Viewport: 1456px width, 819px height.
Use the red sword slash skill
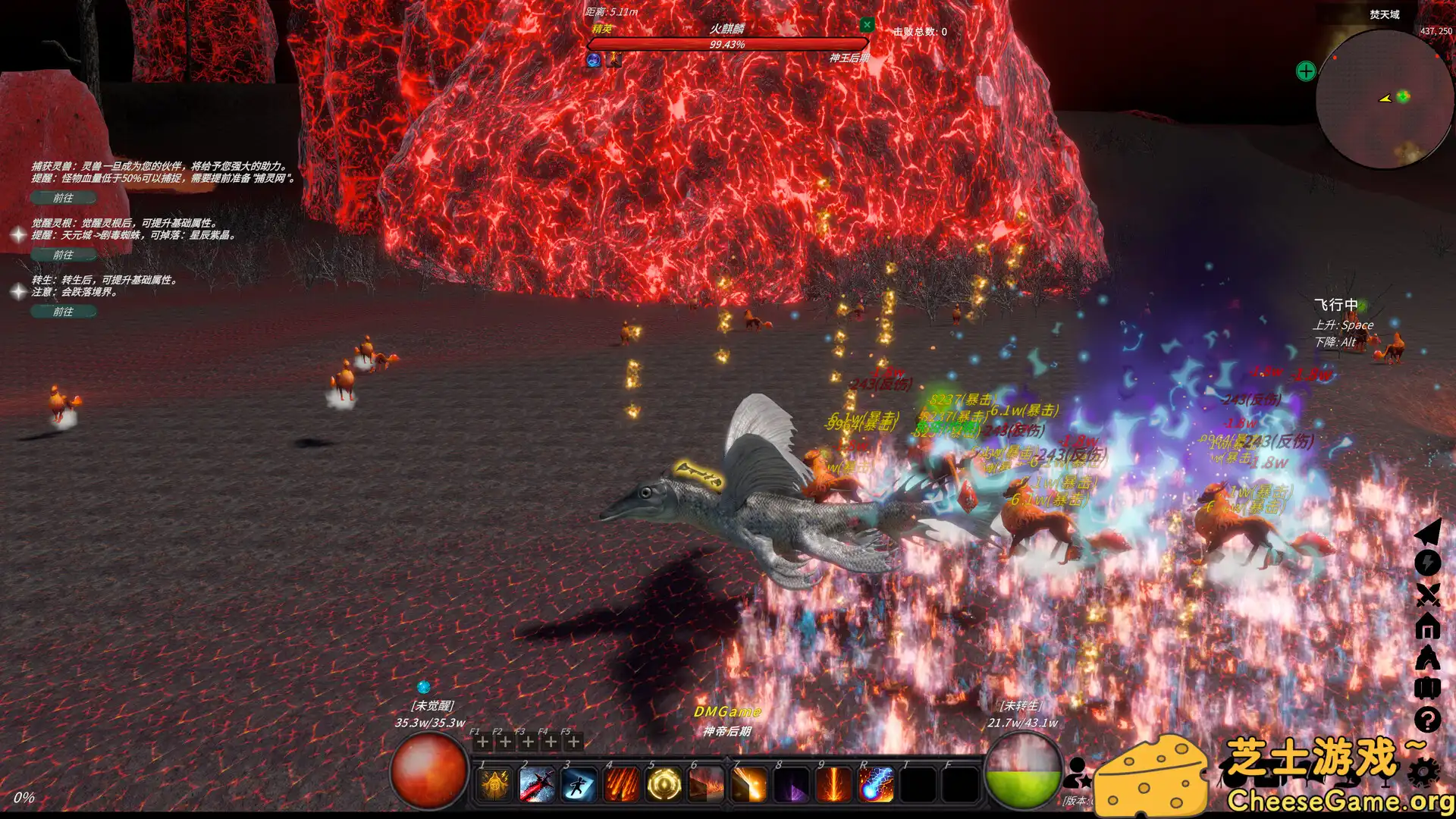537,784
